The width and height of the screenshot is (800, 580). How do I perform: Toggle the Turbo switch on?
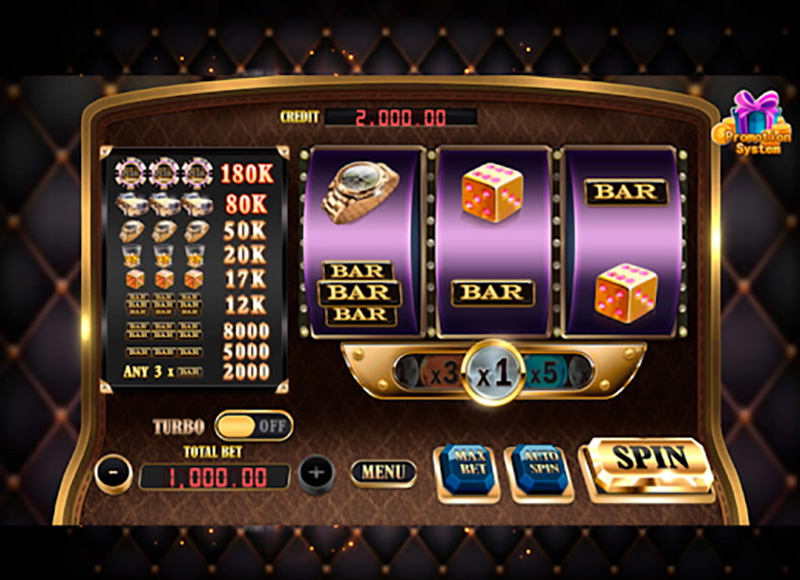(x=254, y=426)
